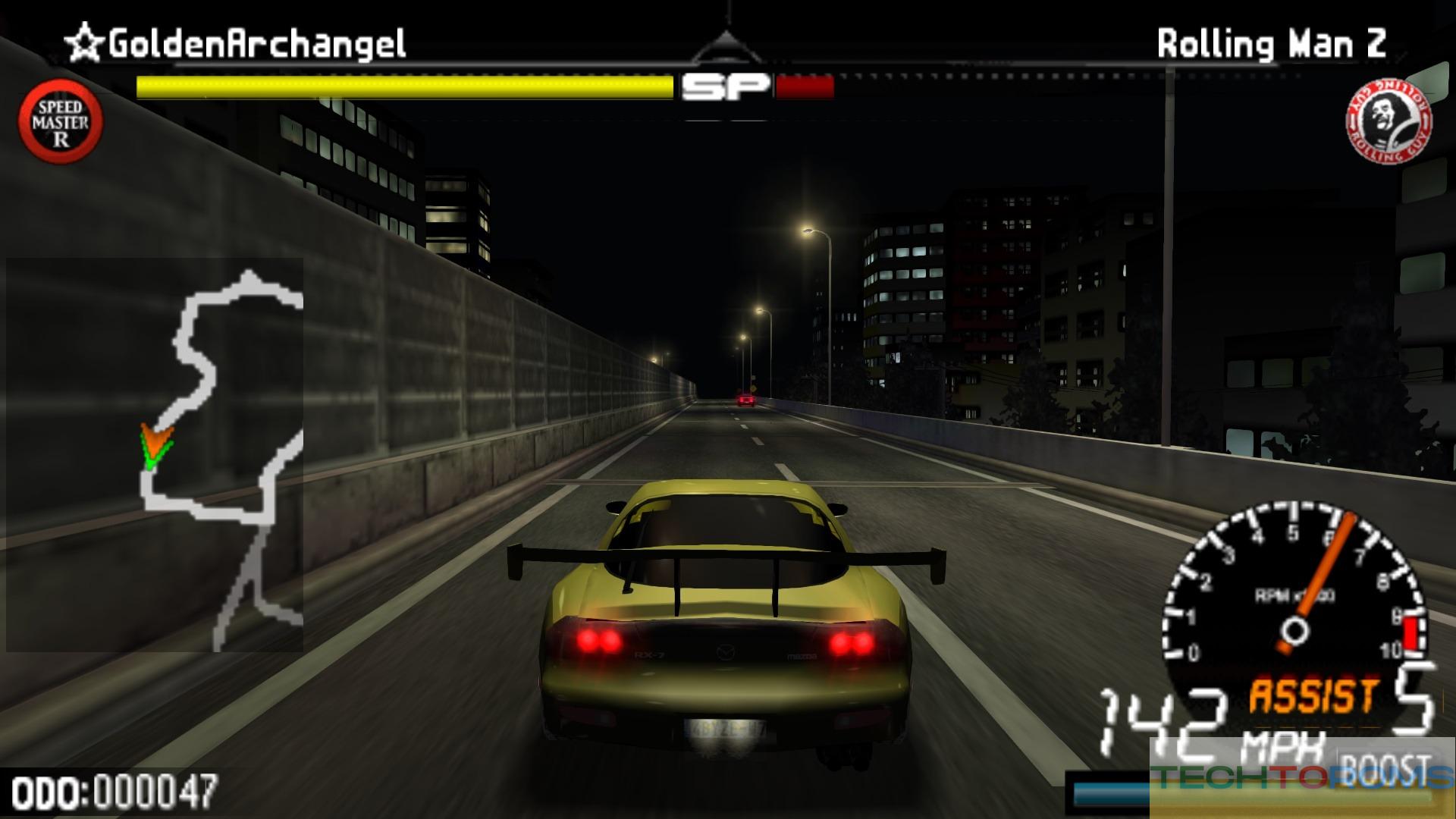Select the Rolling Guy rival emblem
The image size is (1456, 819).
click(1389, 121)
